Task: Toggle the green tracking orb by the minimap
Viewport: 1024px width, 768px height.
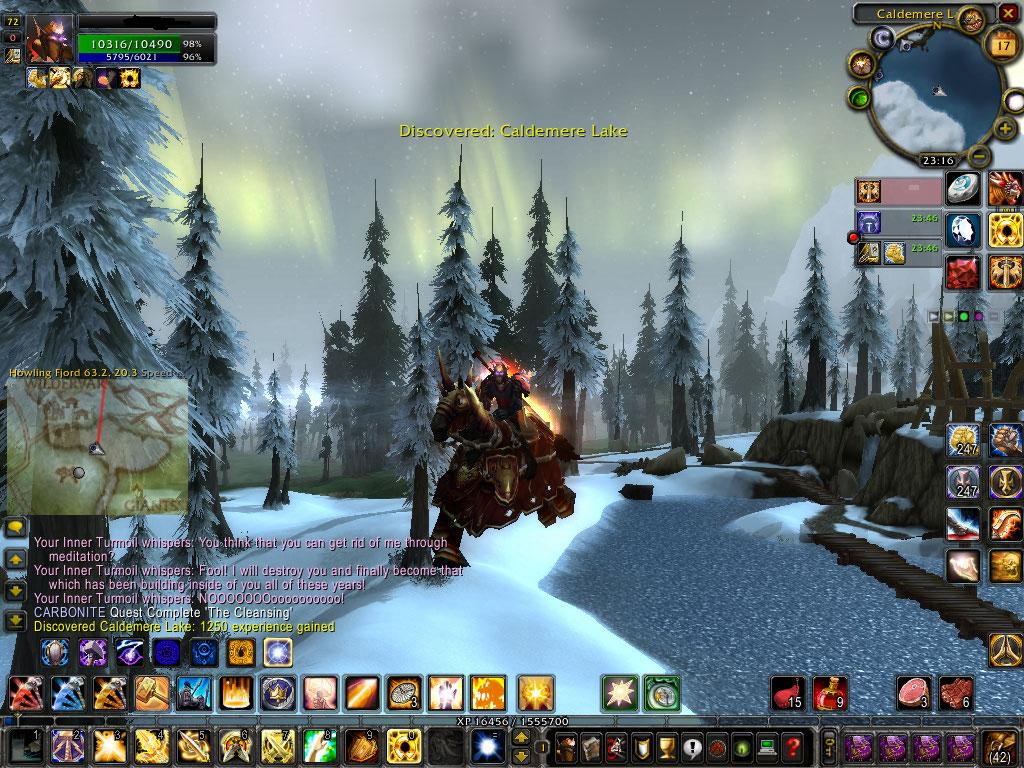Action: click(858, 98)
